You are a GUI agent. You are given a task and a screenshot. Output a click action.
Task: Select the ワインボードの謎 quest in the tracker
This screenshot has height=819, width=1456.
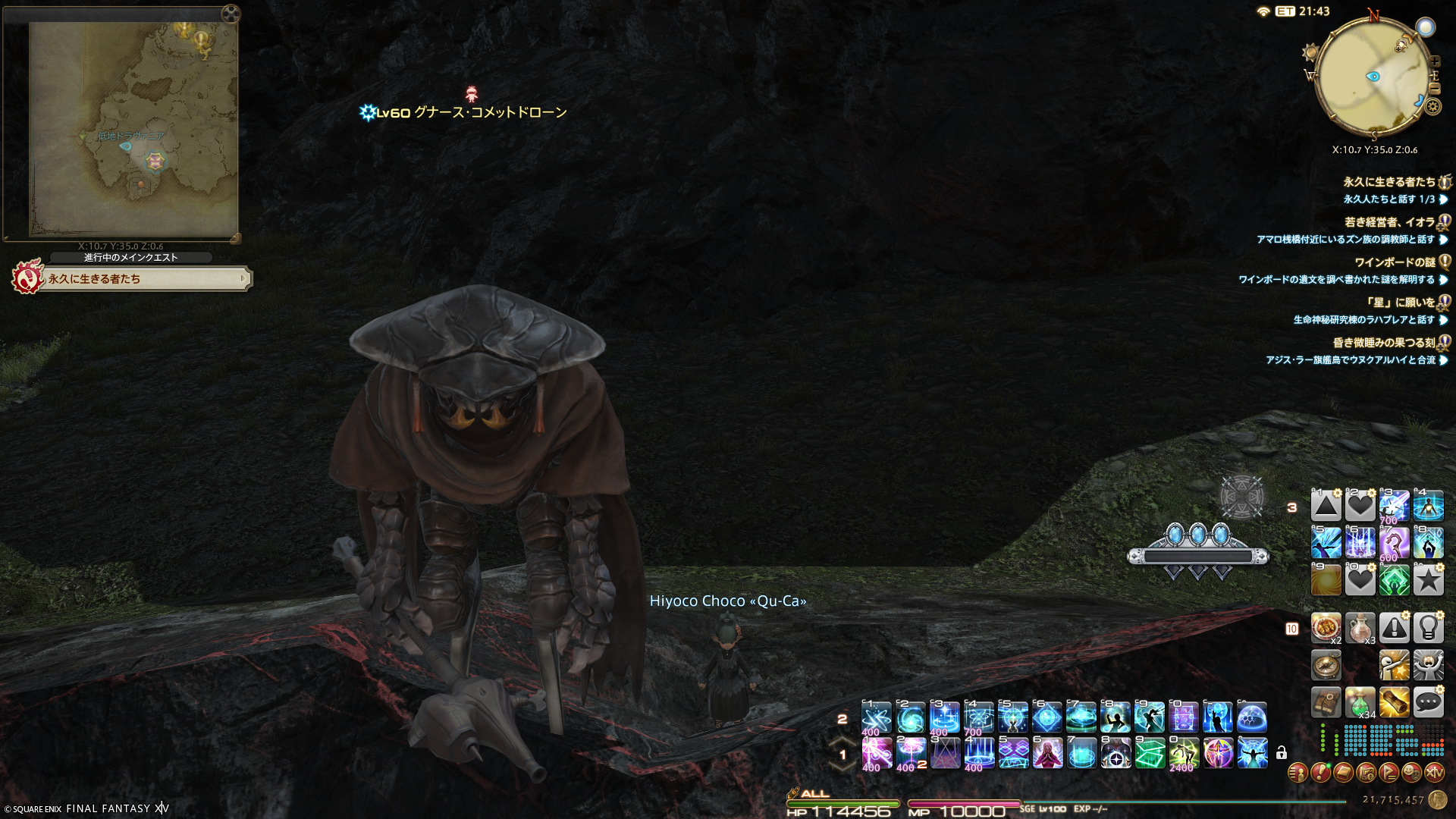click(x=1394, y=262)
